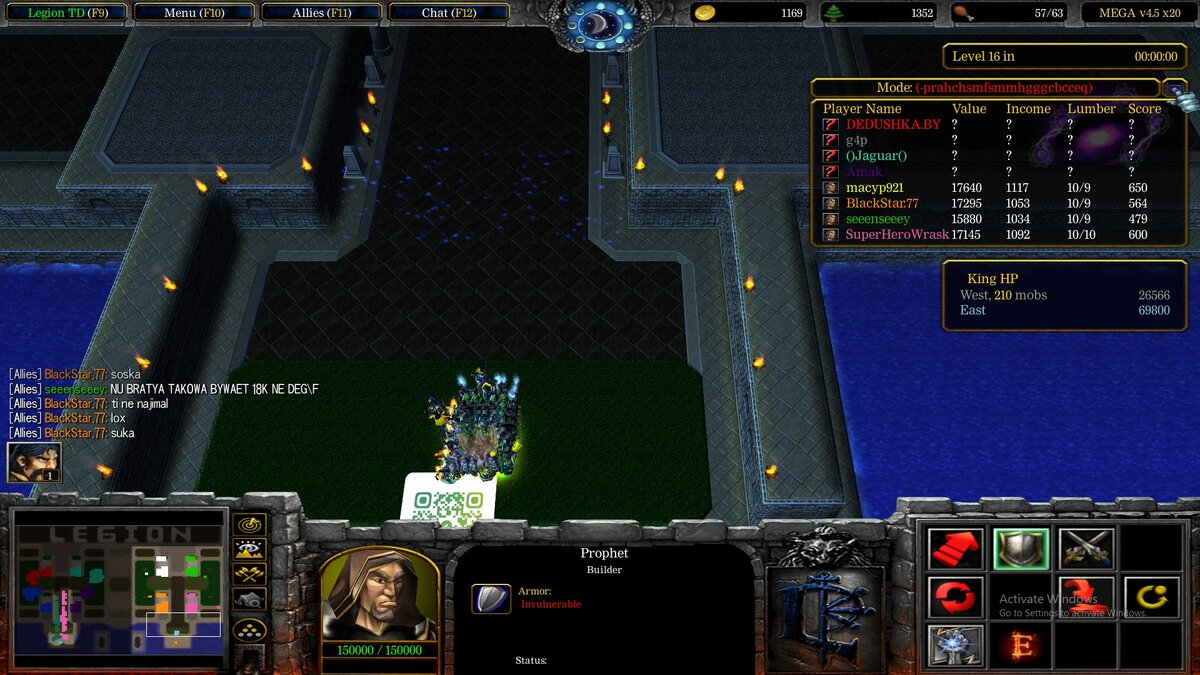Open the Chat dialog
Screen dimensions: 1200x675
pos(449,13)
